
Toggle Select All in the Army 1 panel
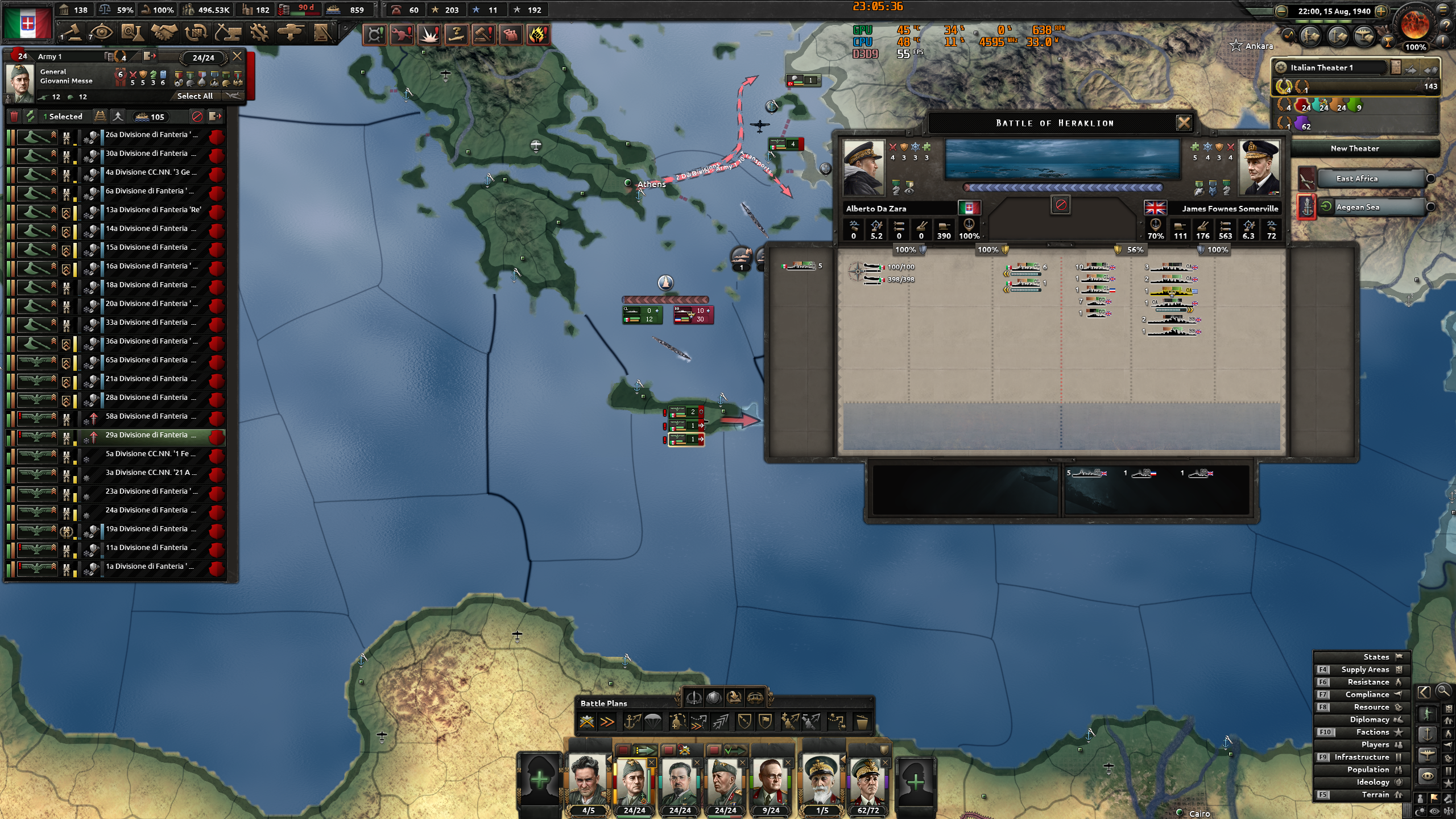point(194,96)
